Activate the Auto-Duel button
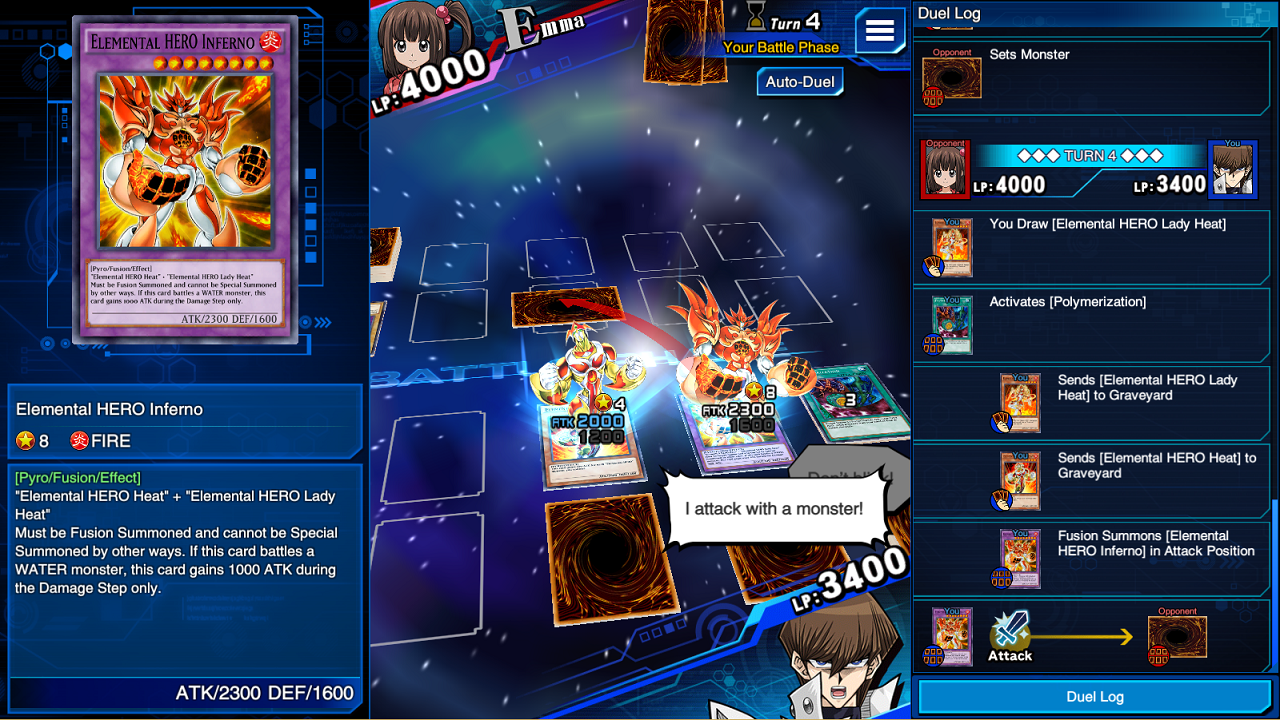 coord(799,82)
